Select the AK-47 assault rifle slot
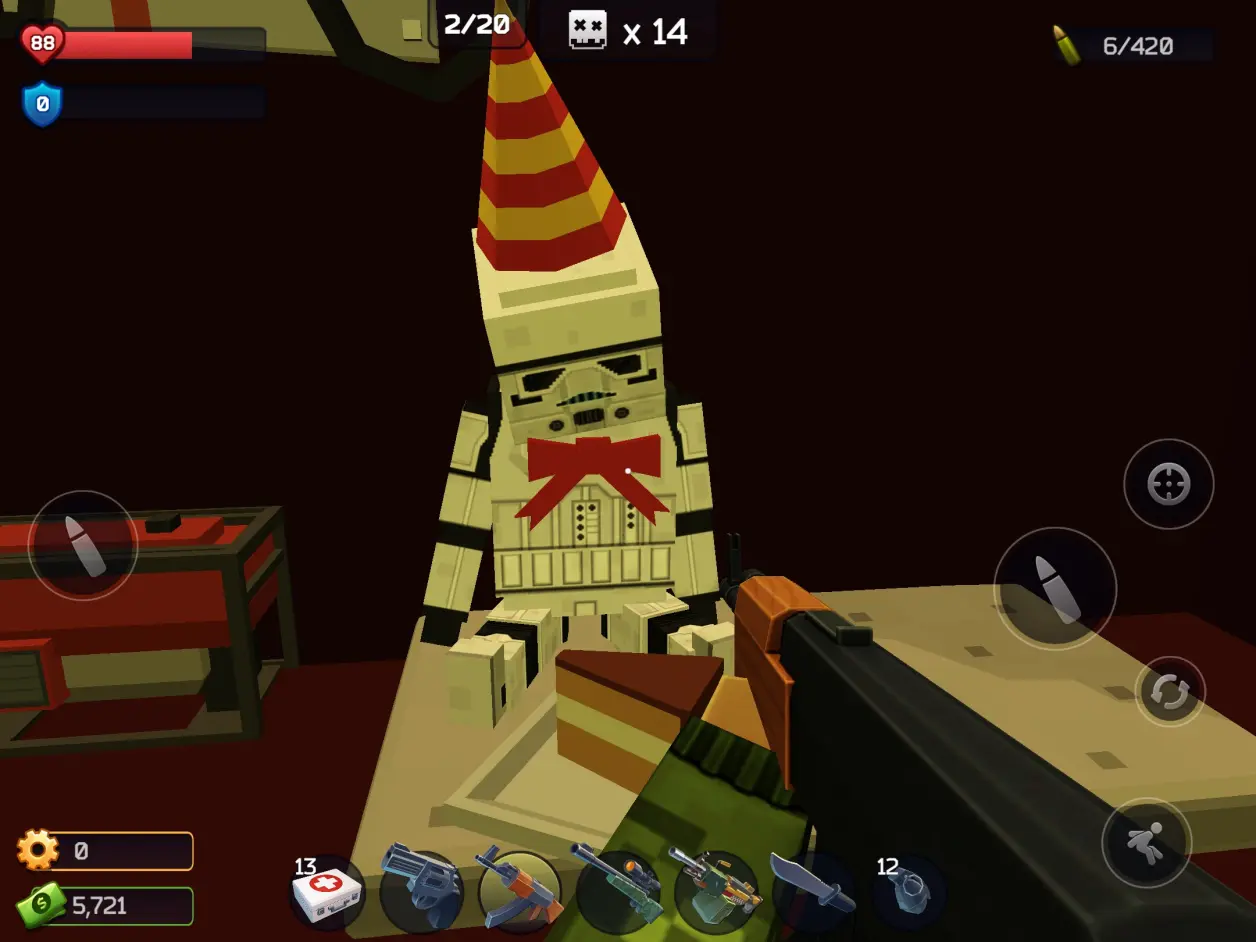 pos(518,890)
